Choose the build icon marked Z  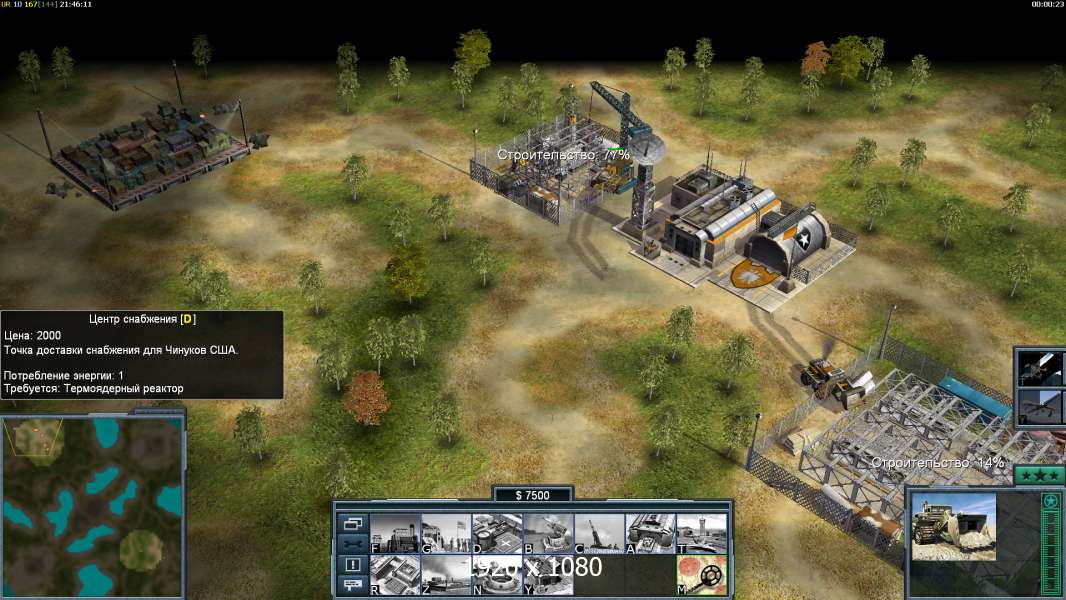pyautogui.click(x=446, y=574)
